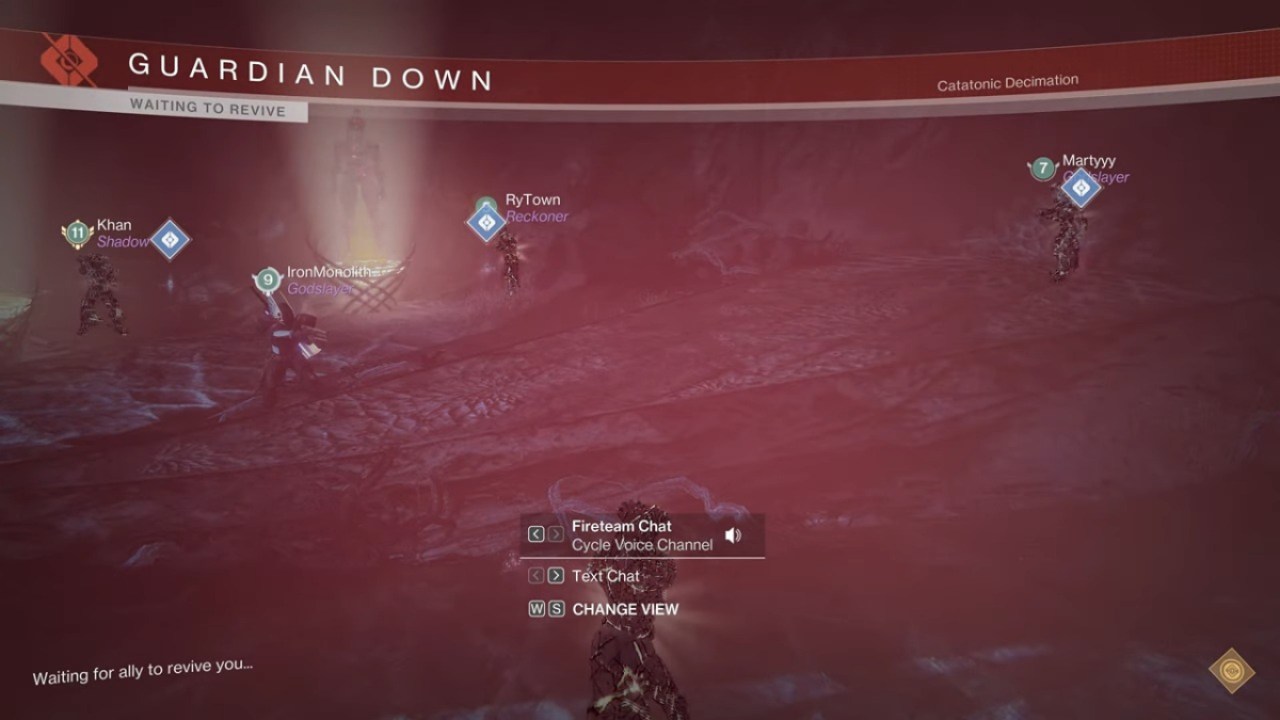Open Text Chat using its right arrow
This screenshot has height=720, width=1280.
[x=557, y=575]
